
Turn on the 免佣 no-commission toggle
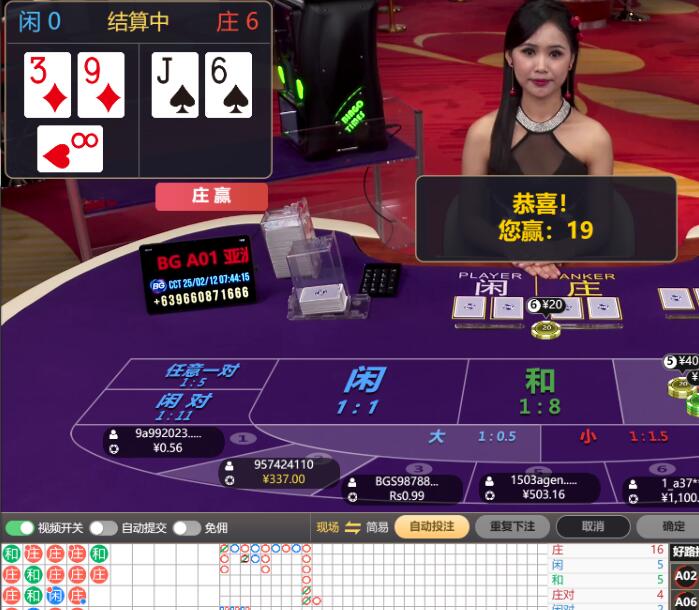pos(186,527)
